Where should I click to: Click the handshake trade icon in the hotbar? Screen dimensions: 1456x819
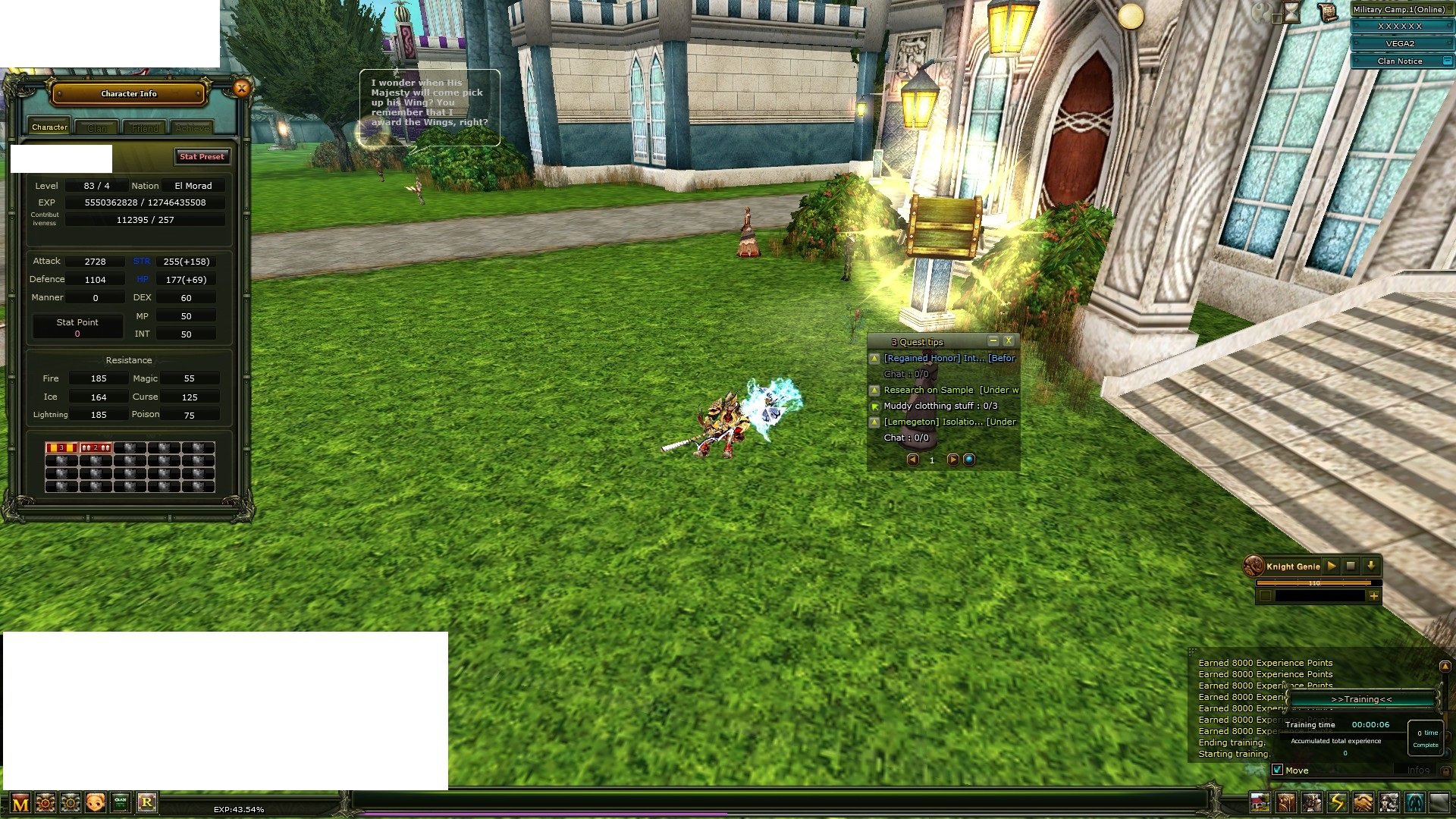[1361, 801]
